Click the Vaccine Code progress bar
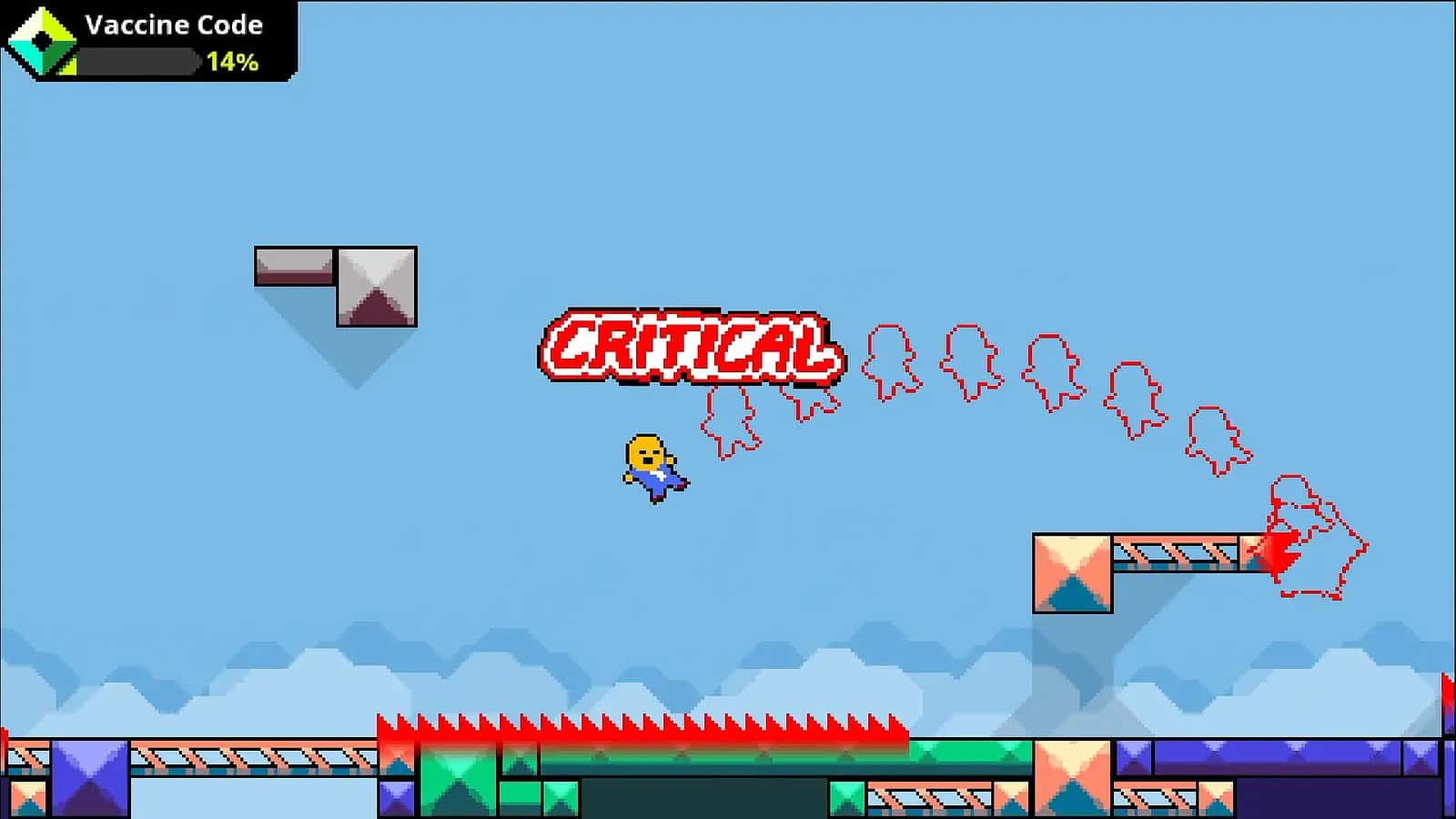Image resolution: width=1456 pixels, height=819 pixels. [x=136, y=64]
